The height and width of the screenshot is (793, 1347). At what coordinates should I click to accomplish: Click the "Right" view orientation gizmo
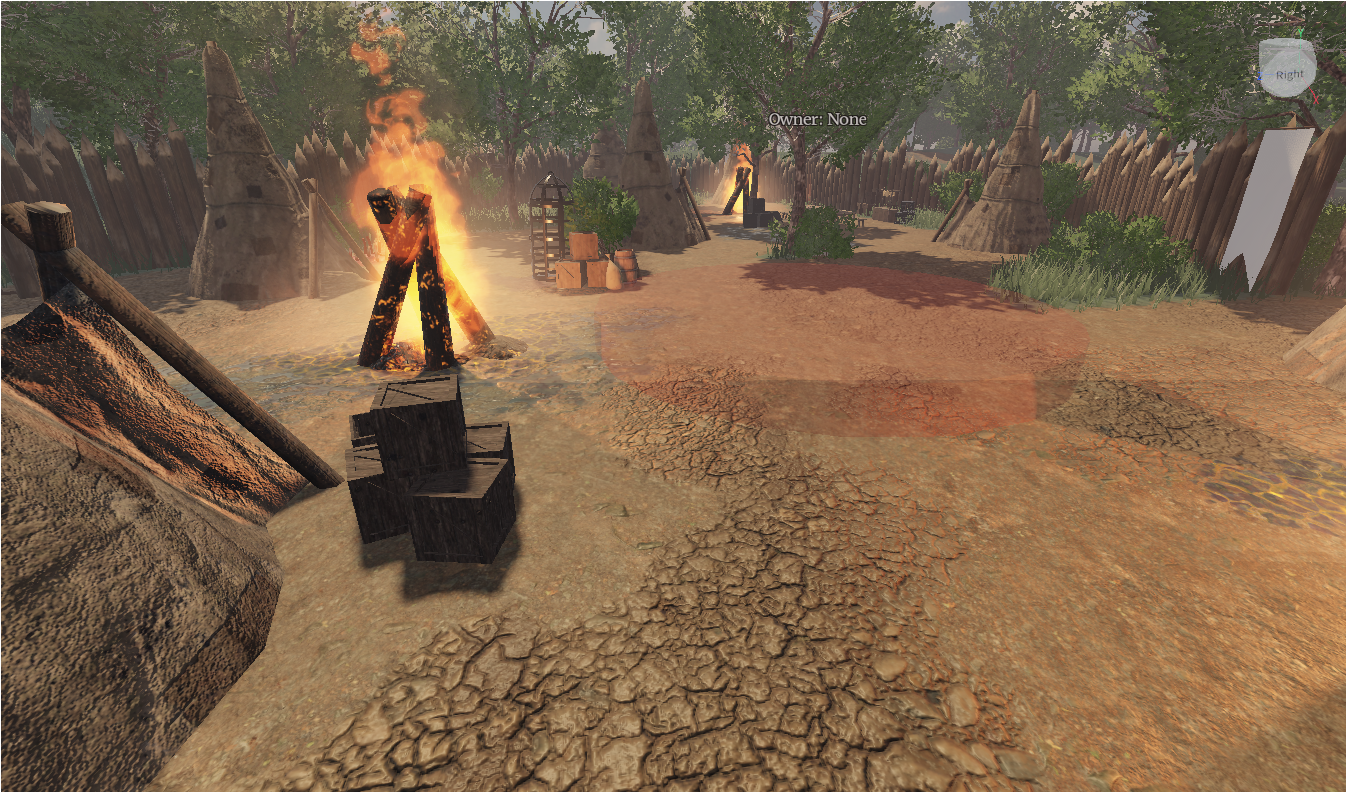point(1287,71)
